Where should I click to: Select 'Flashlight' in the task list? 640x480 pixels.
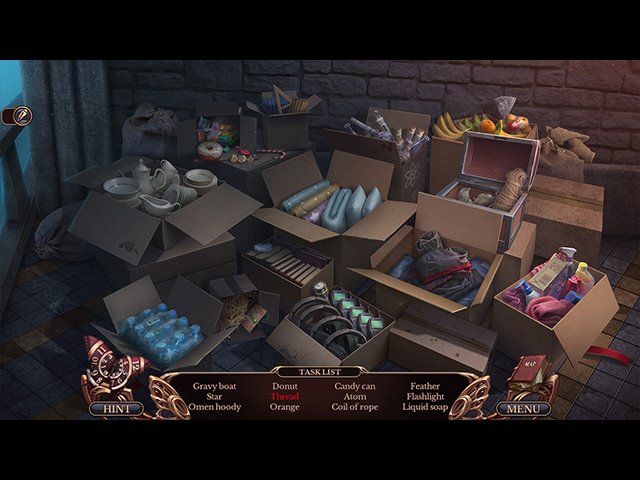[x=425, y=396]
